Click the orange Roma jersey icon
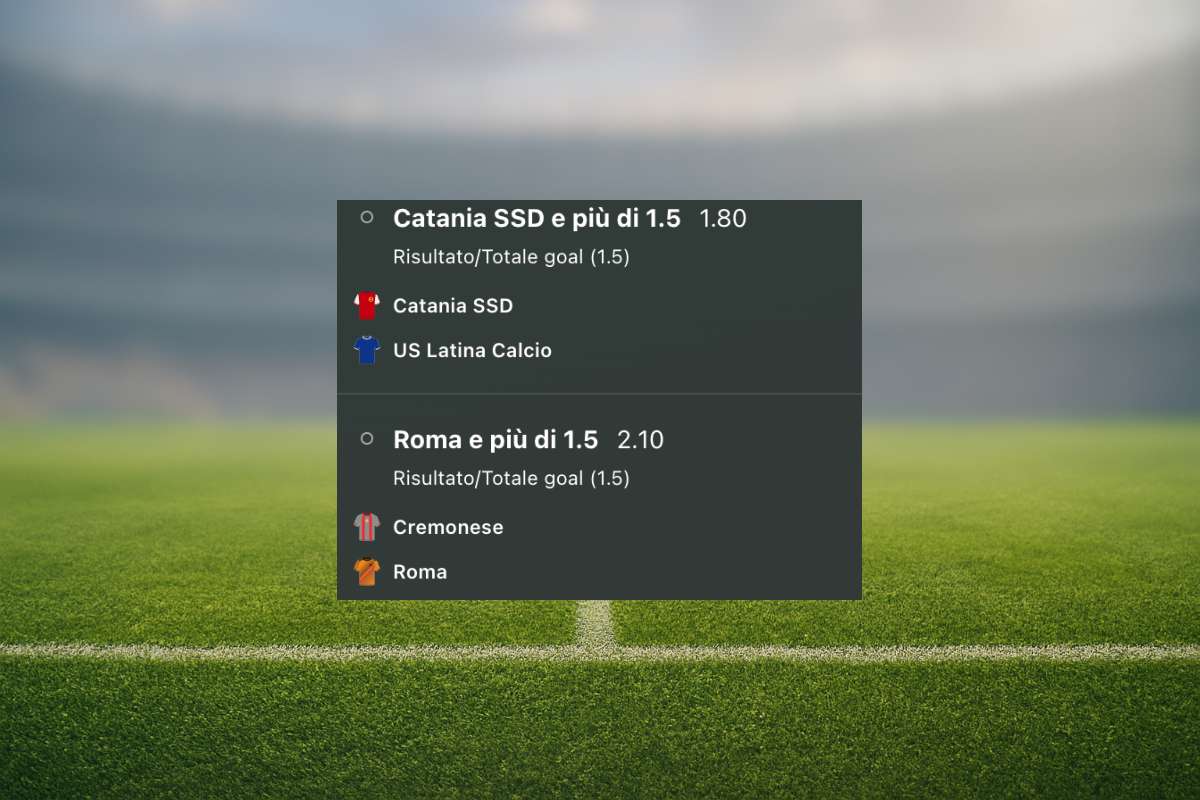The width and height of the screenshot is (1200, 800). (x=367, y=572)
